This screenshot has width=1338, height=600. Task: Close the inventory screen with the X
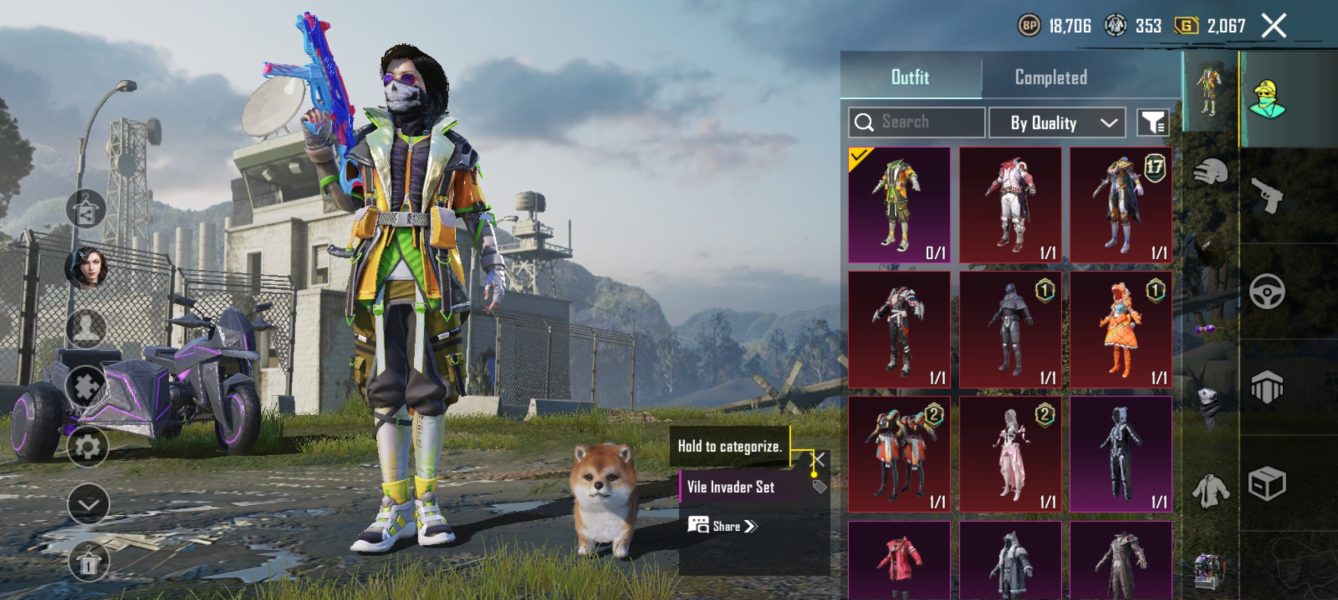click(x=1273, y=26)
